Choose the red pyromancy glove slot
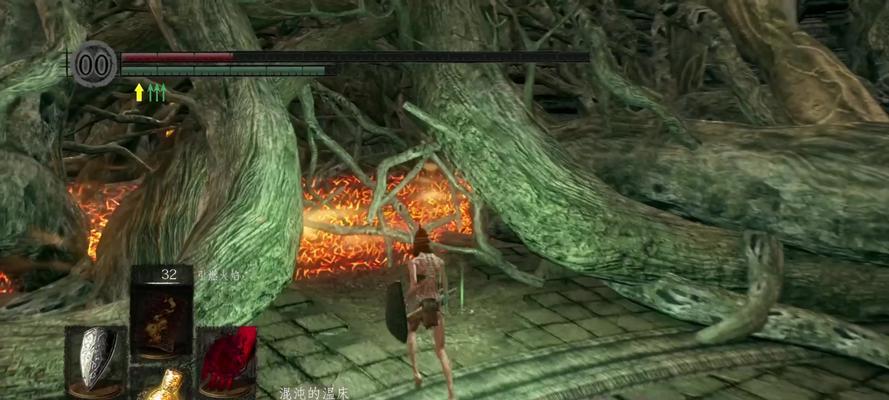The image size is (889, 400). [227, 358]
